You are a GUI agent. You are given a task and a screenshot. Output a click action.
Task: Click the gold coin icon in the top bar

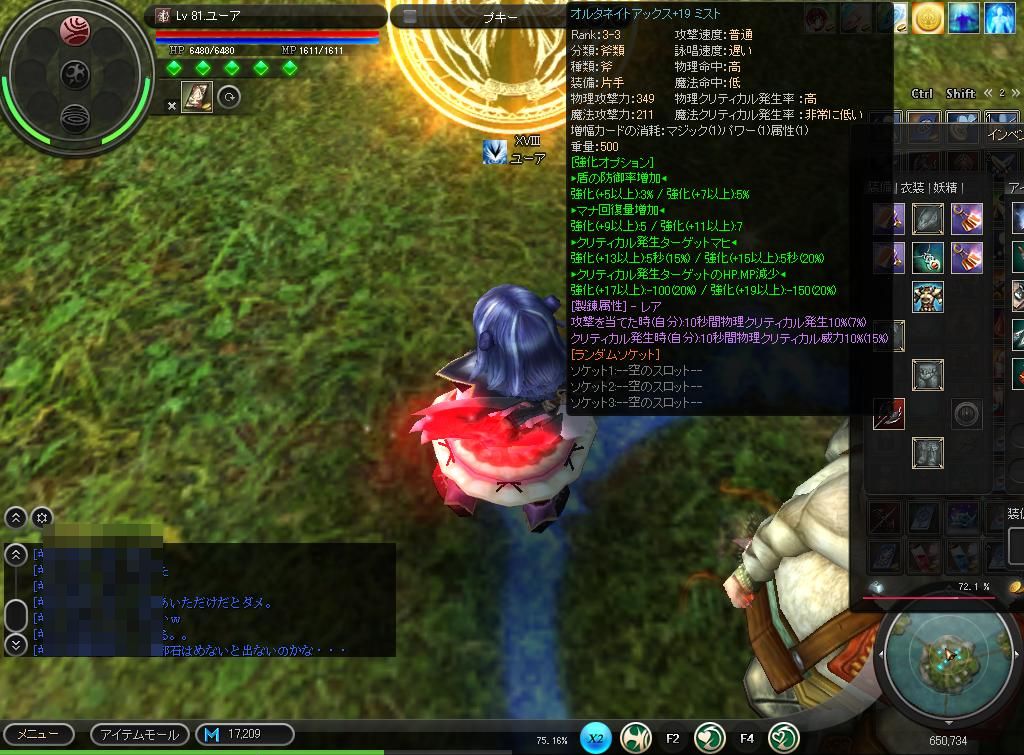click(929, 17)
